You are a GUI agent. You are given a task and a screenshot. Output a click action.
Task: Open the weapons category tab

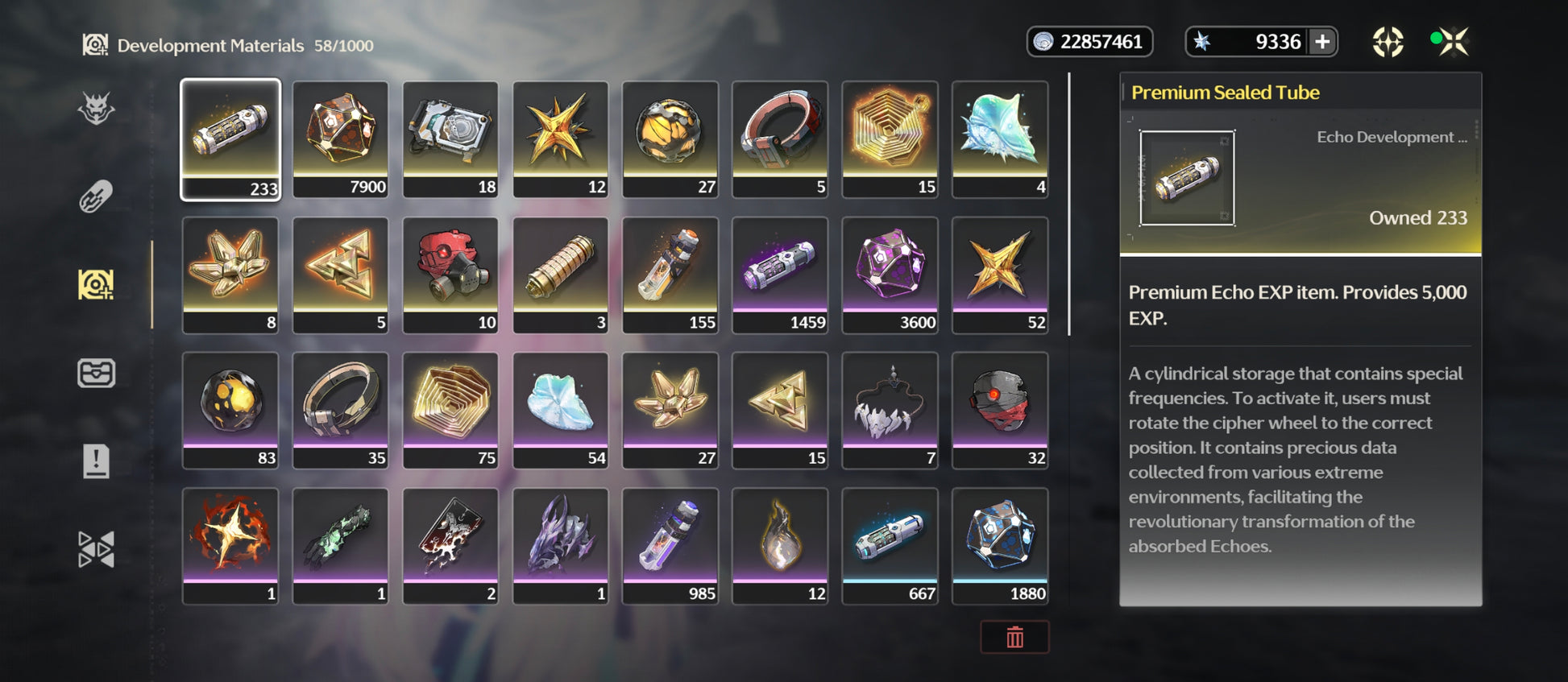(96, 196)
